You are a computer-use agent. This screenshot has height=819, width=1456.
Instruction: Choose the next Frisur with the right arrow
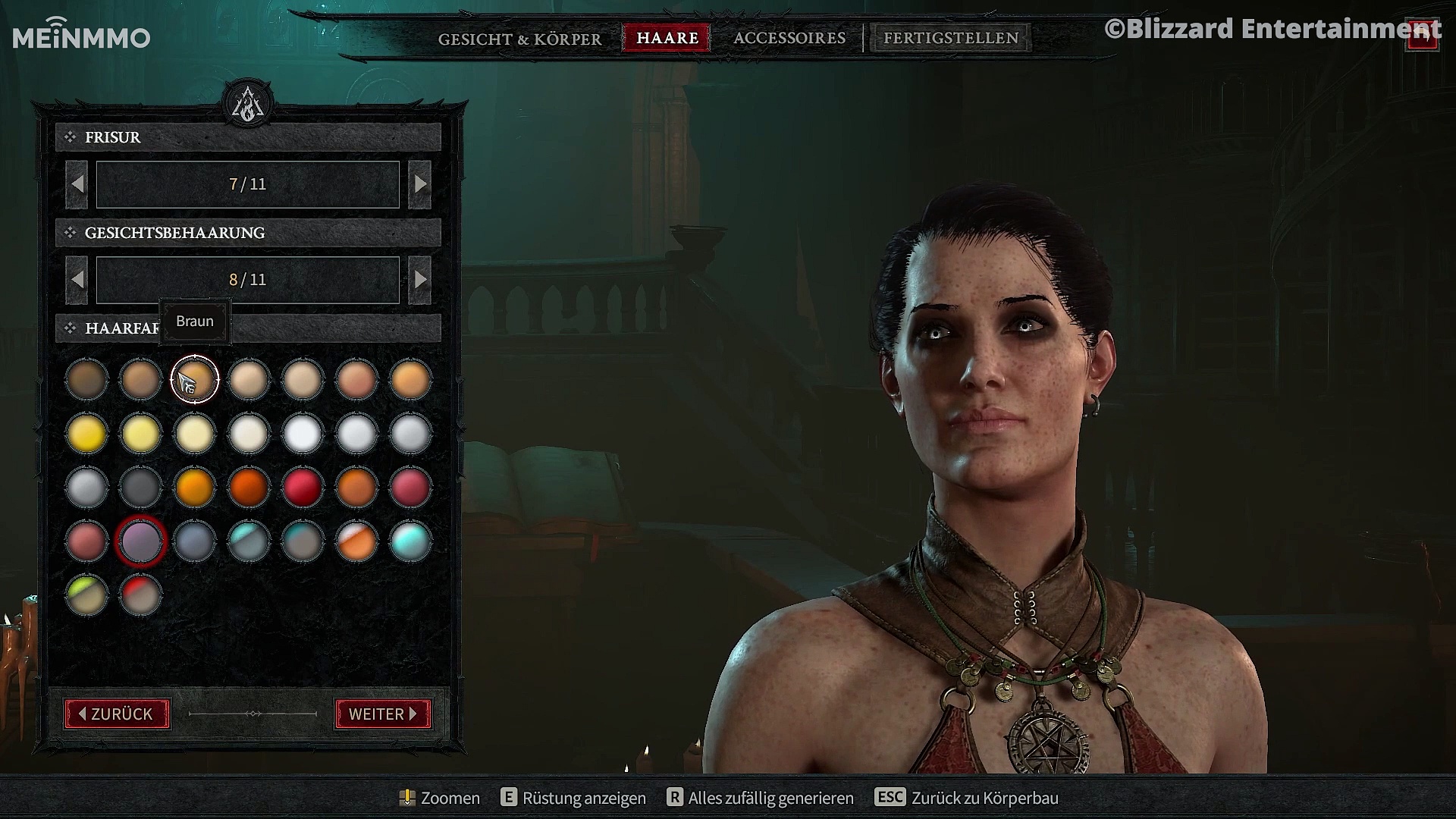click(419, 184)
